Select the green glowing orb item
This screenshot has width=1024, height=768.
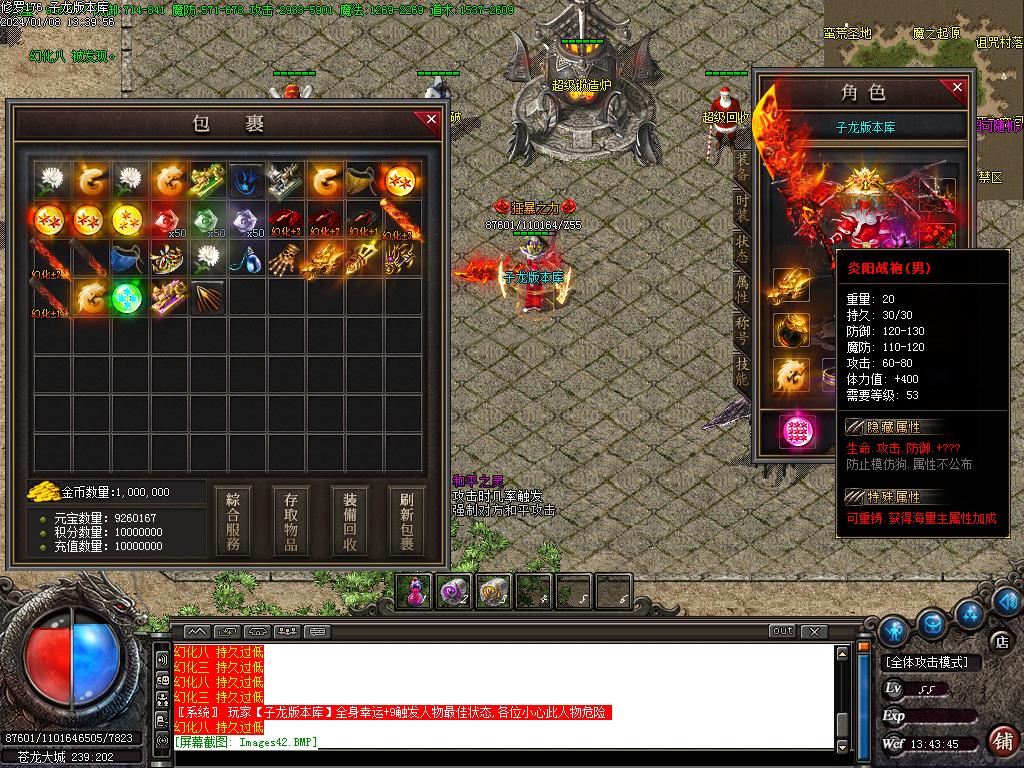127,297
